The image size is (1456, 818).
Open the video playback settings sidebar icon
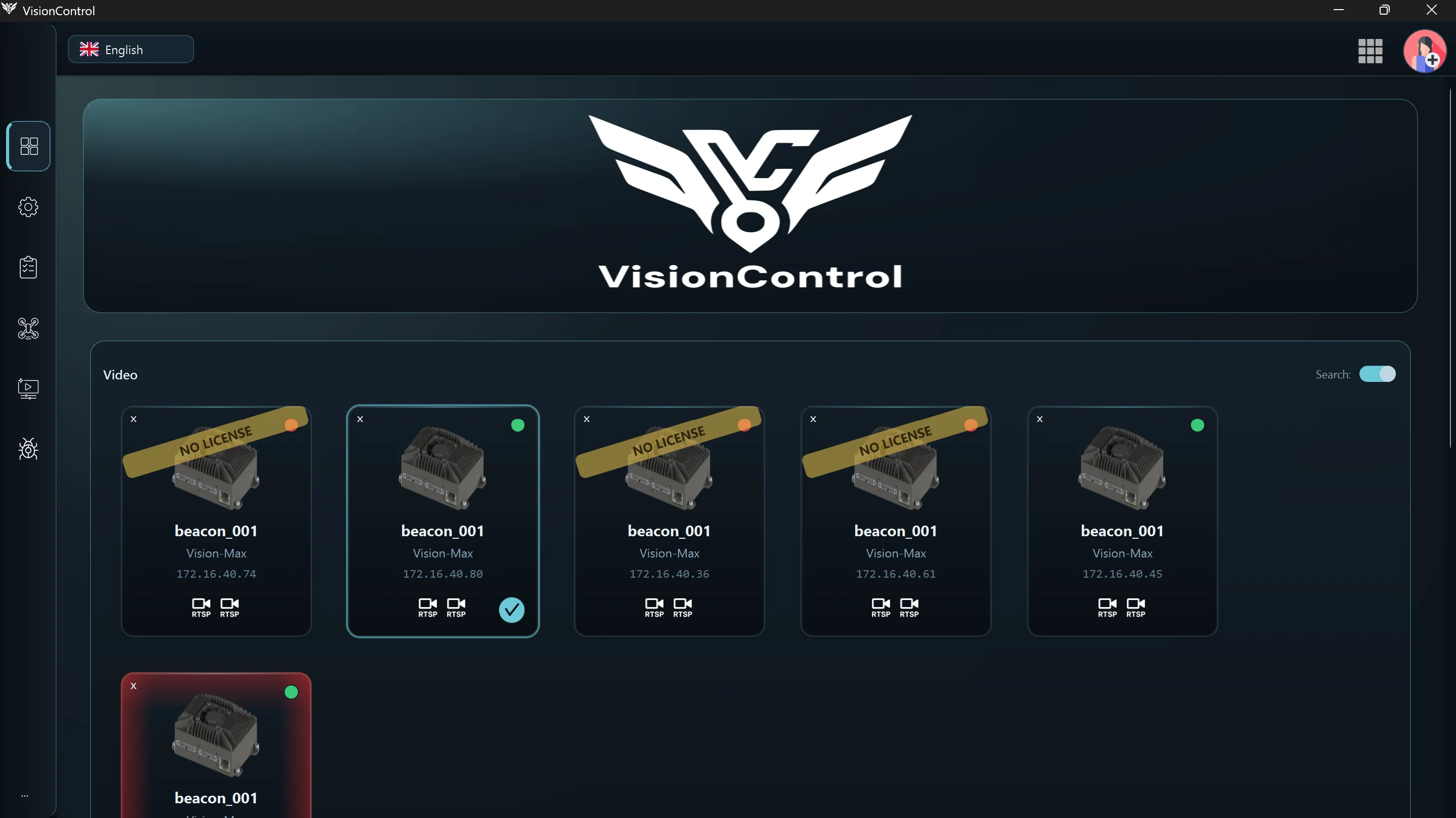[28, 389]
